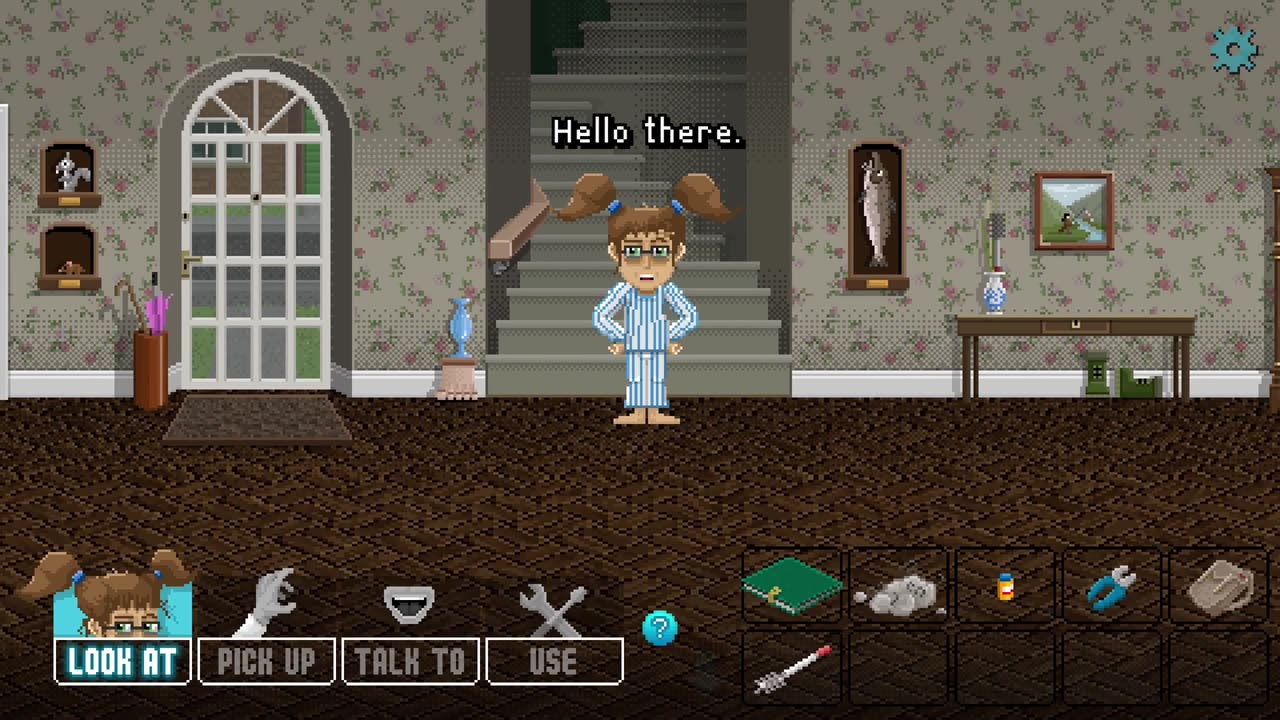The image size is (1280, 720).
Task: Click the red-tipped dart in inventory
Action: coord(792,668)
